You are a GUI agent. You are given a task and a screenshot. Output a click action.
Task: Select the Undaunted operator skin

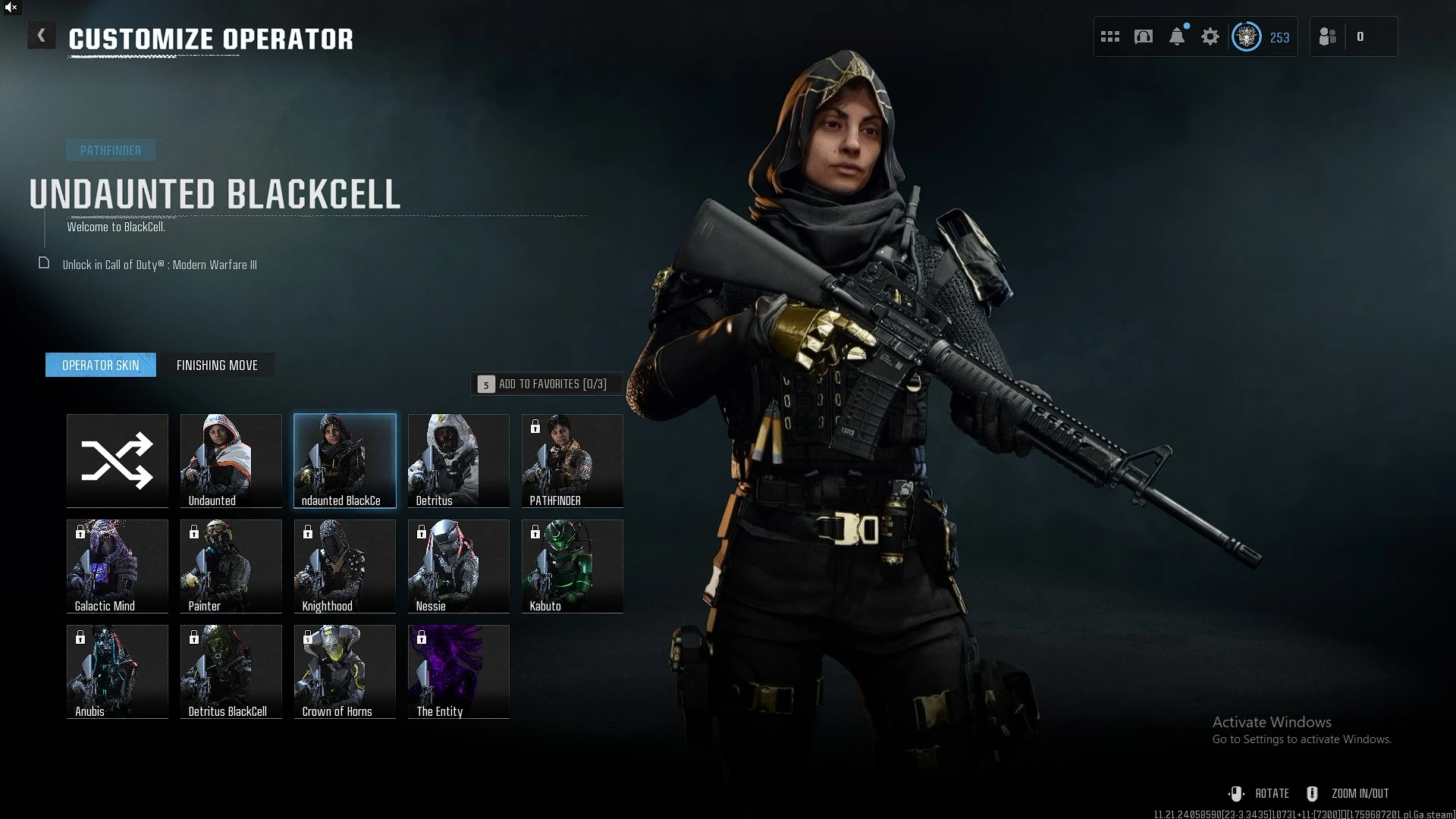(231, 460)
